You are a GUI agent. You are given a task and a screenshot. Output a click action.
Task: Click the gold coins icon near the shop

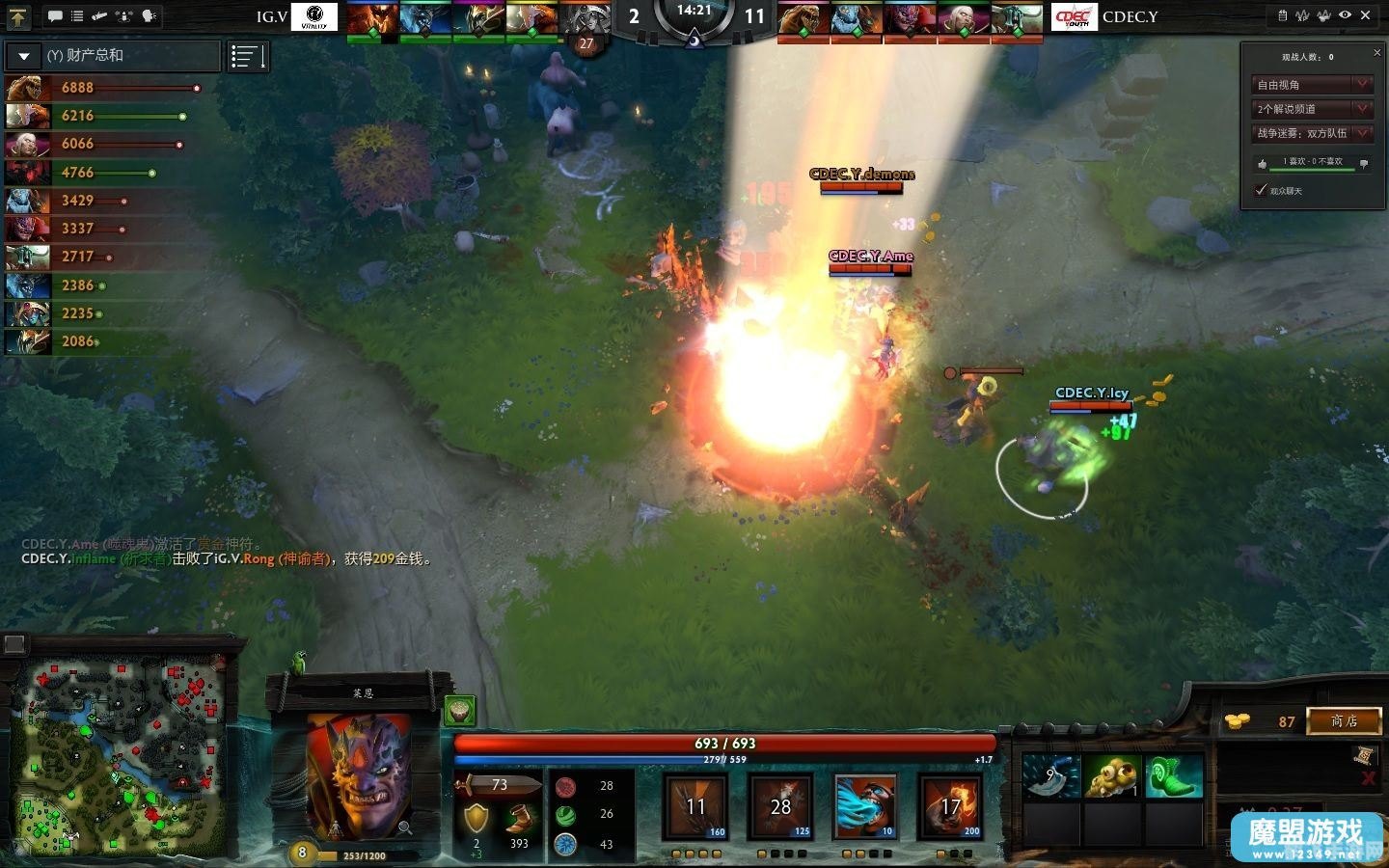tap(1238, 720)
